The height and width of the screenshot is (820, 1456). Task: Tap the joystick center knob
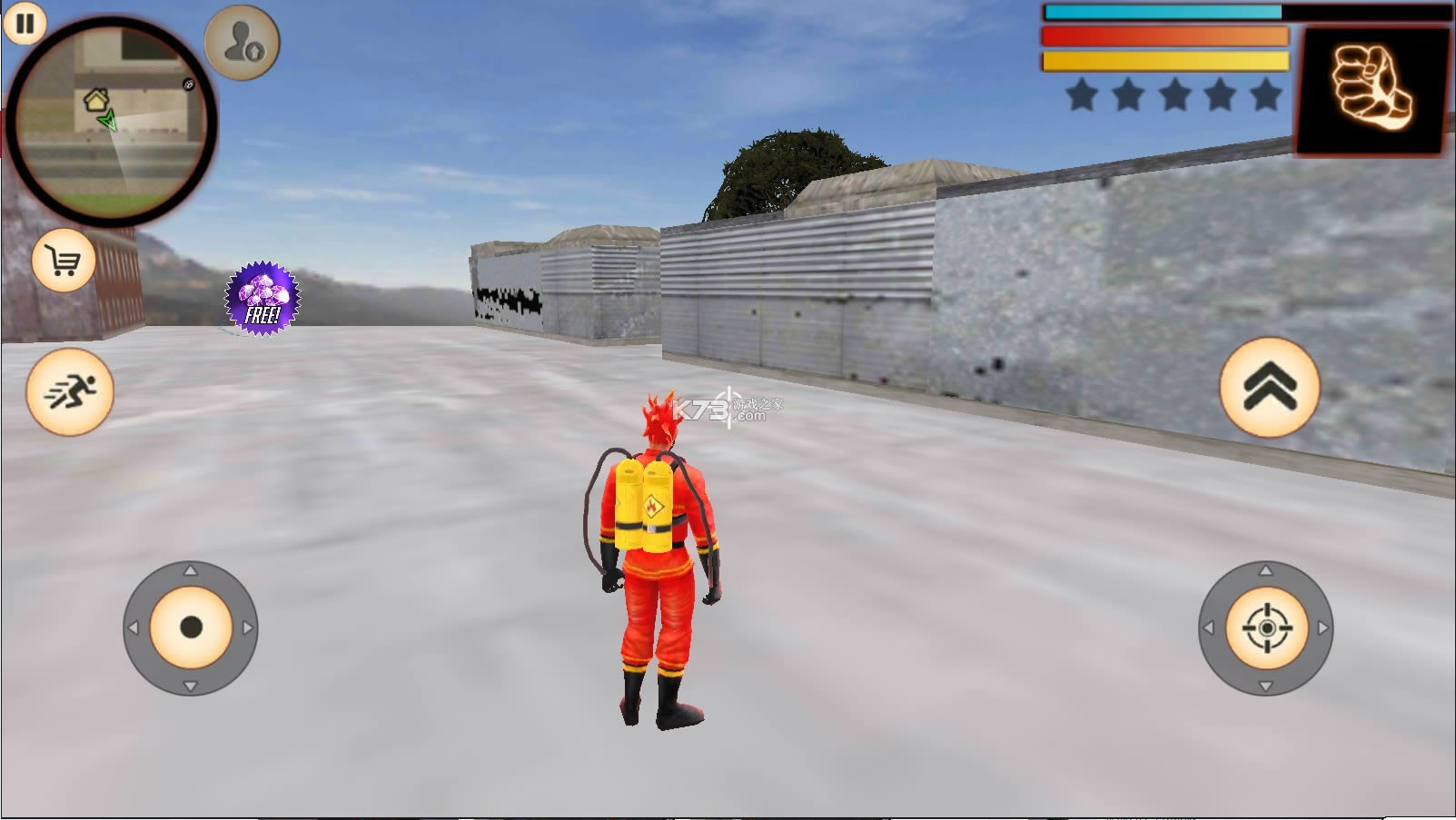(192, 626)
